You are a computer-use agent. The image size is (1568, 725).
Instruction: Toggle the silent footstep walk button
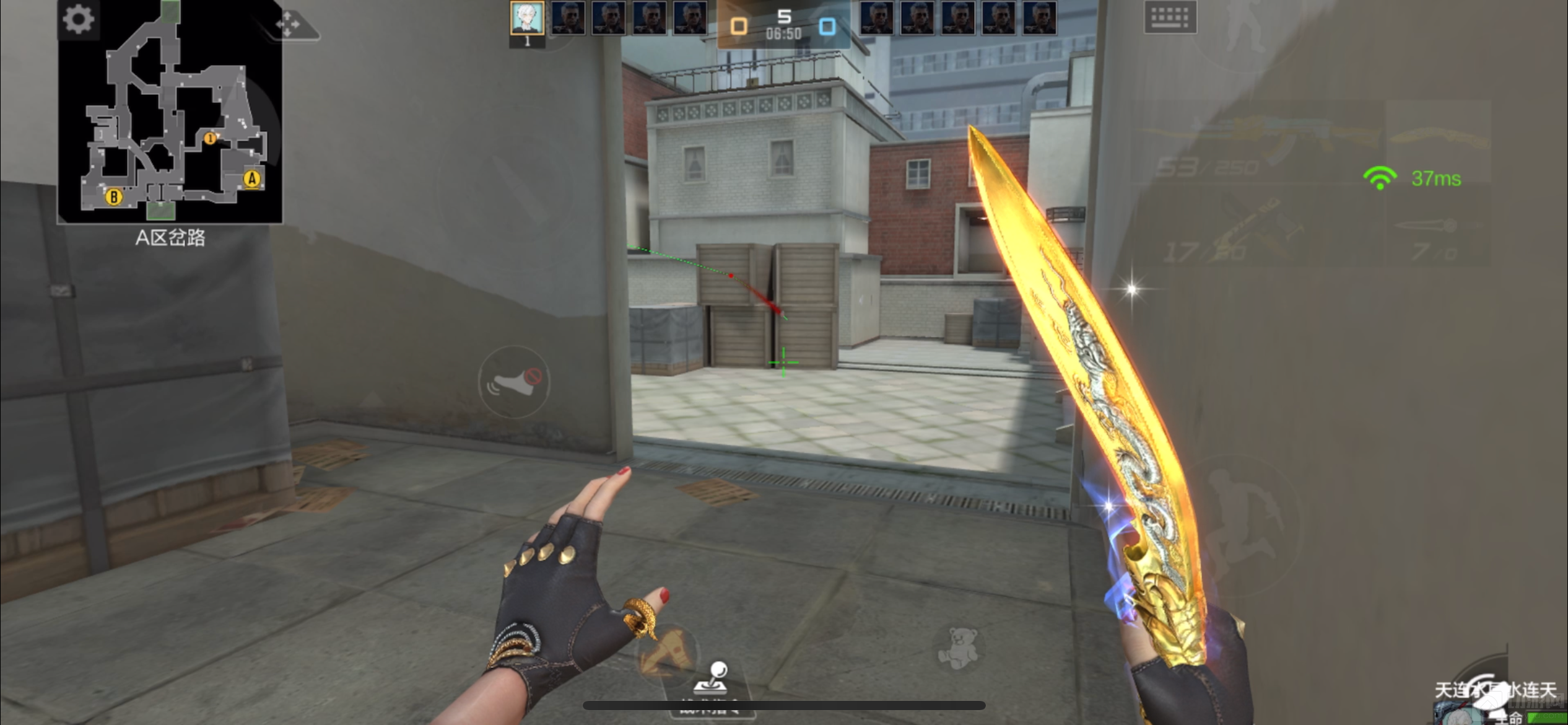(514, 381)
